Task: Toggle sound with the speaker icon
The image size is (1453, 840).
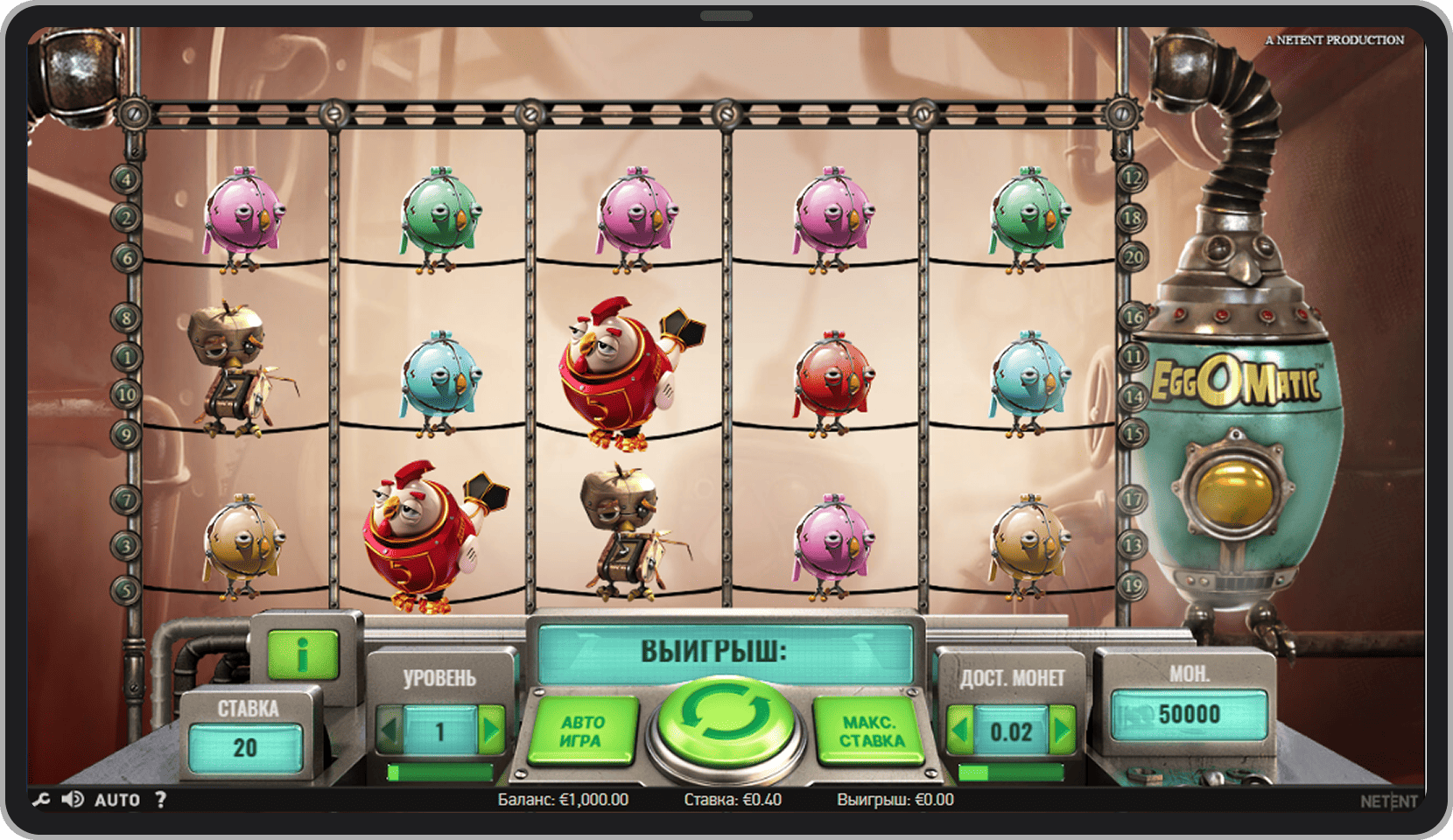Action: coord(73,800)
